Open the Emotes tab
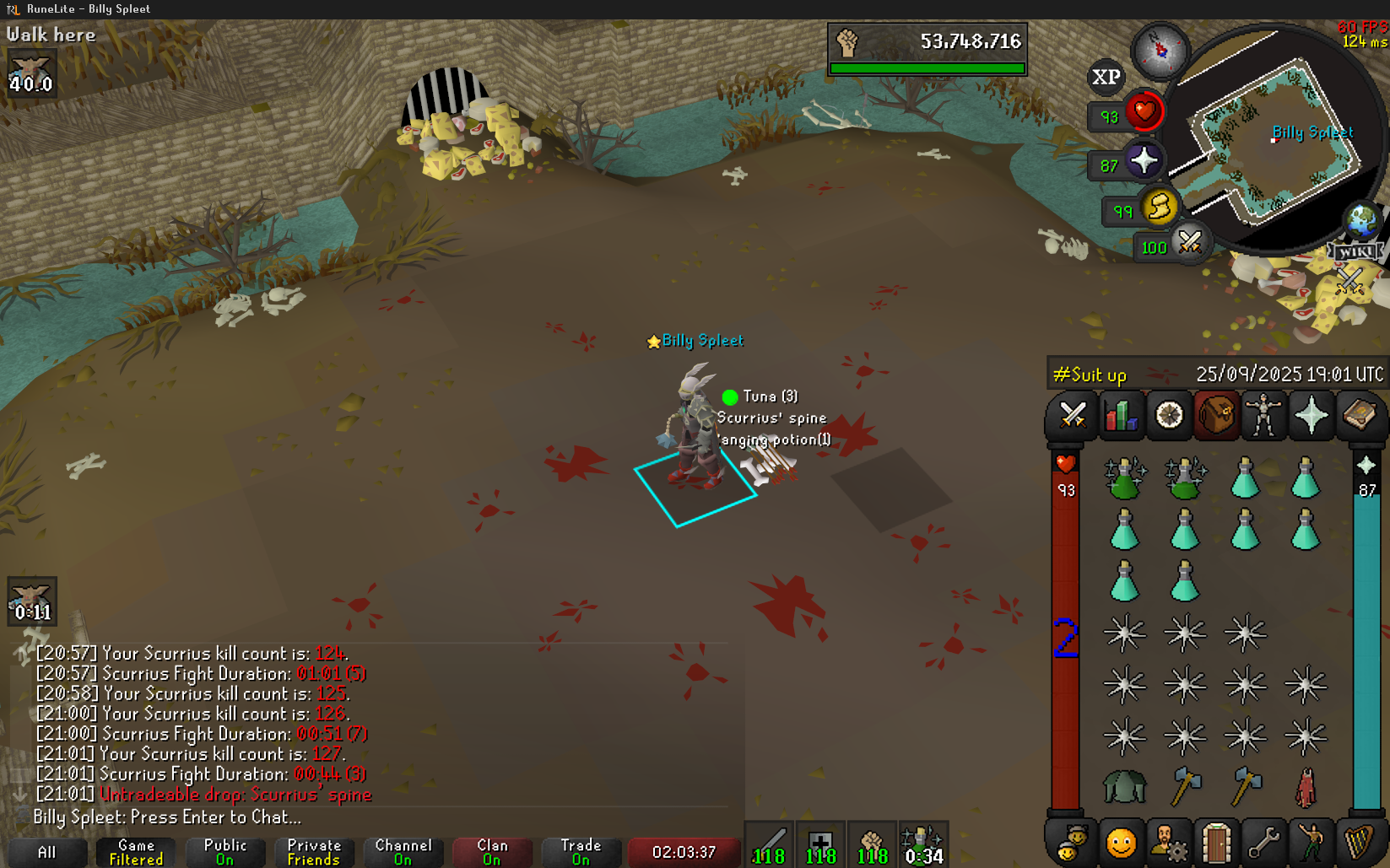 click(x=1312, y=843)
